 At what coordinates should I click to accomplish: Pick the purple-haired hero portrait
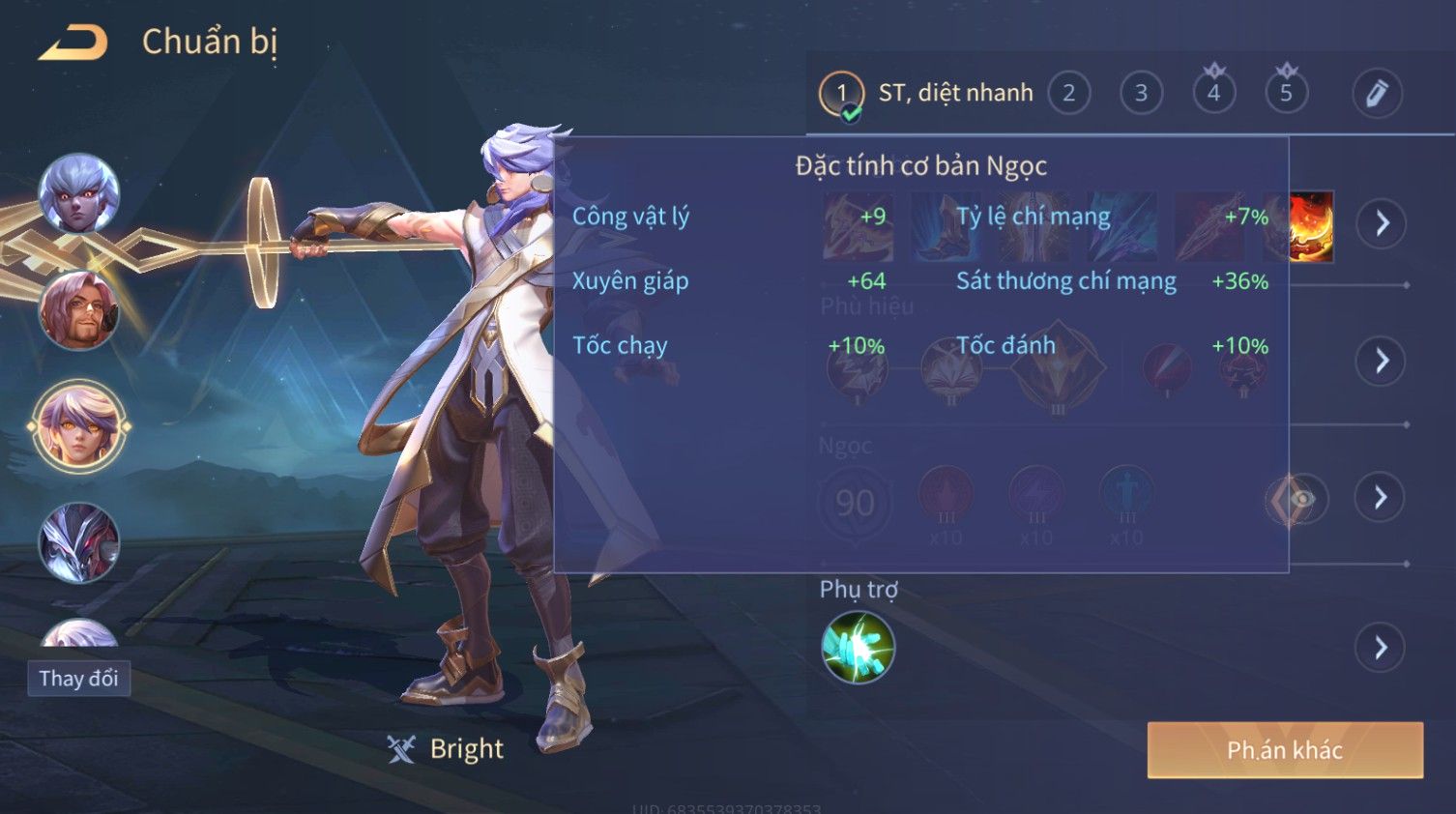pyautogui.click(x=79, y=194)
